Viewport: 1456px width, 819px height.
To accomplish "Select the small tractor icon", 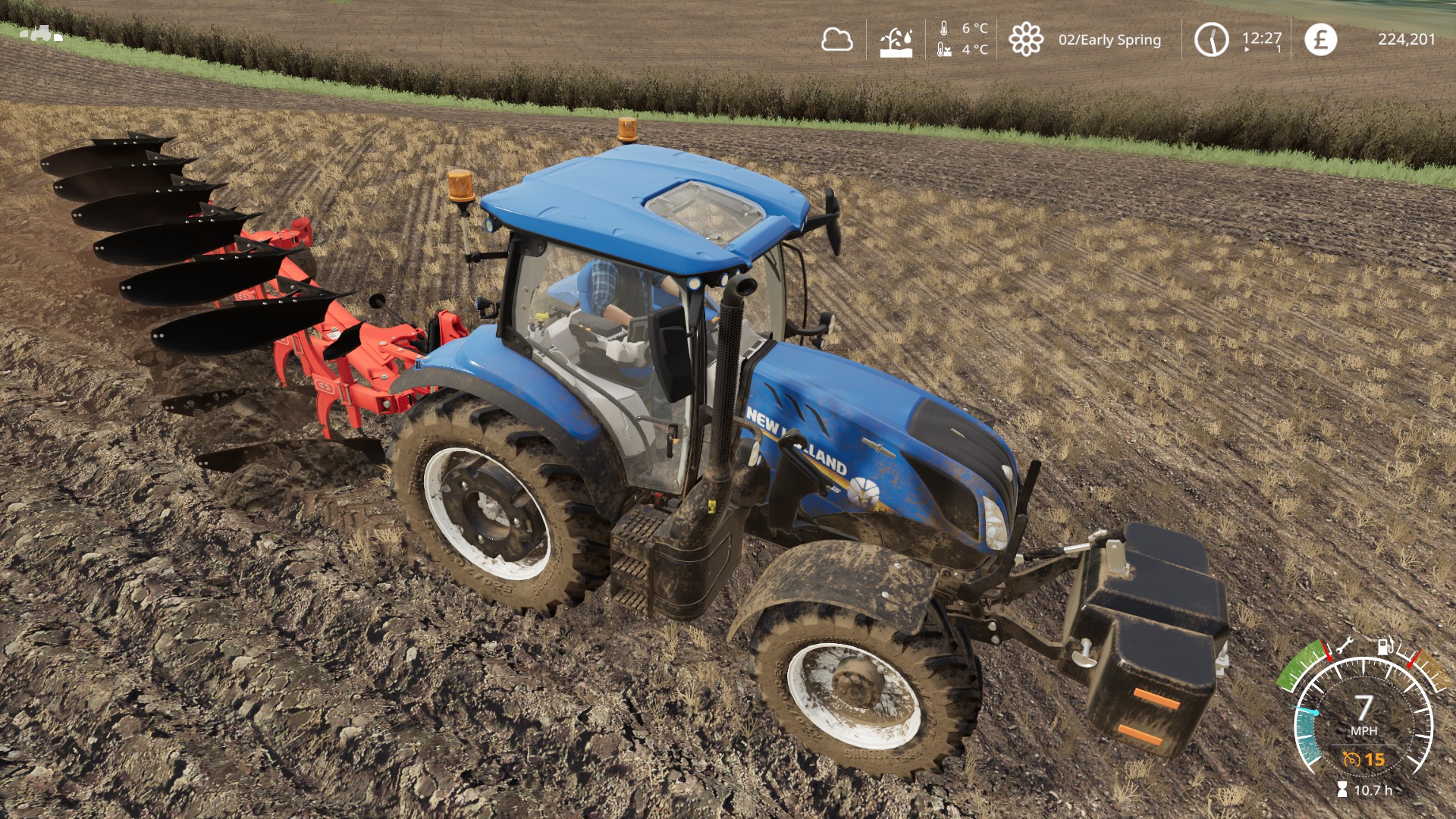I will (x=42, y=34).
